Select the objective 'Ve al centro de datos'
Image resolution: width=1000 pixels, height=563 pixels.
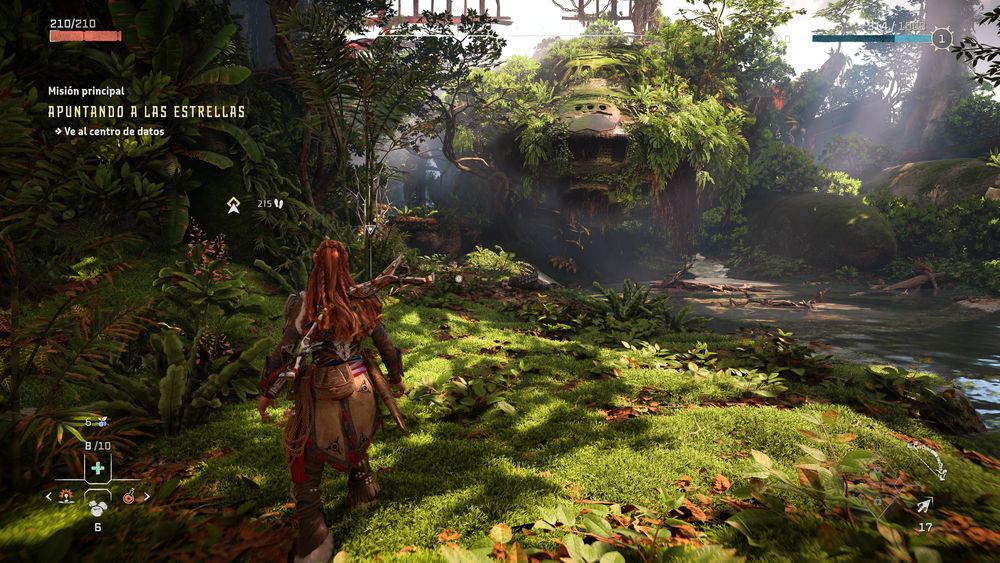pos(115,131)
